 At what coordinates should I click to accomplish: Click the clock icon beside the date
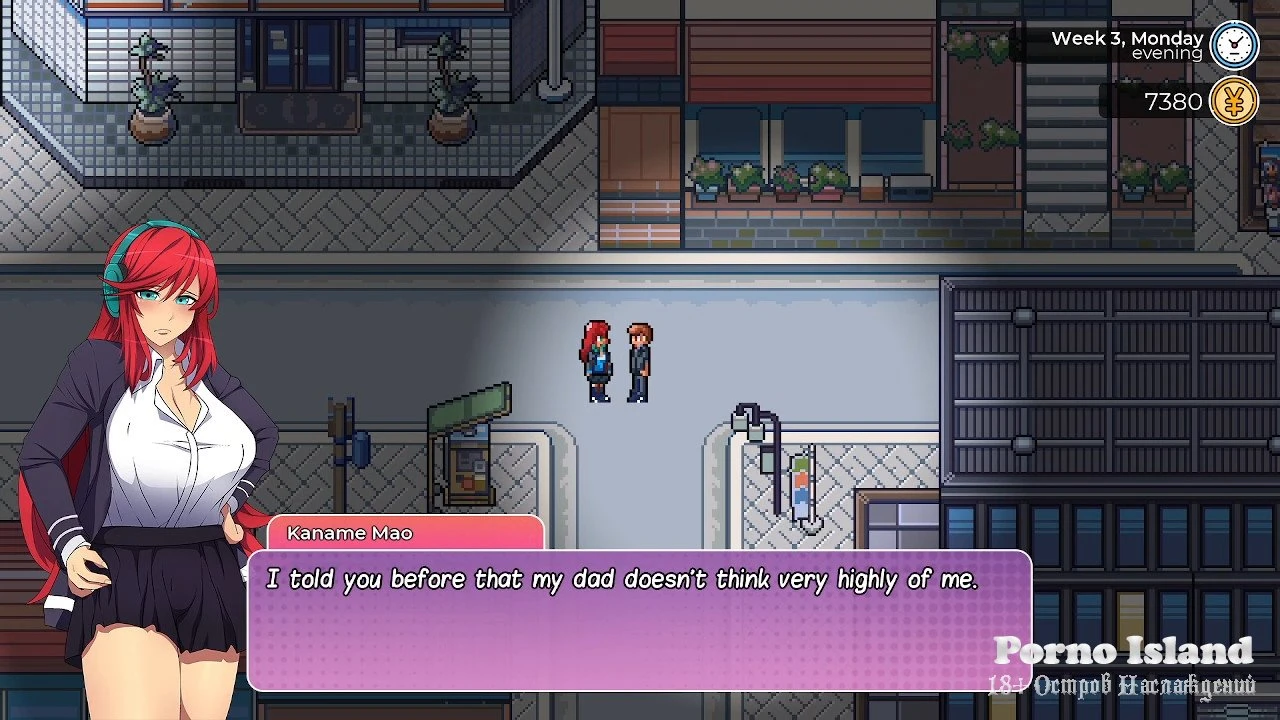coord(1234,45)
